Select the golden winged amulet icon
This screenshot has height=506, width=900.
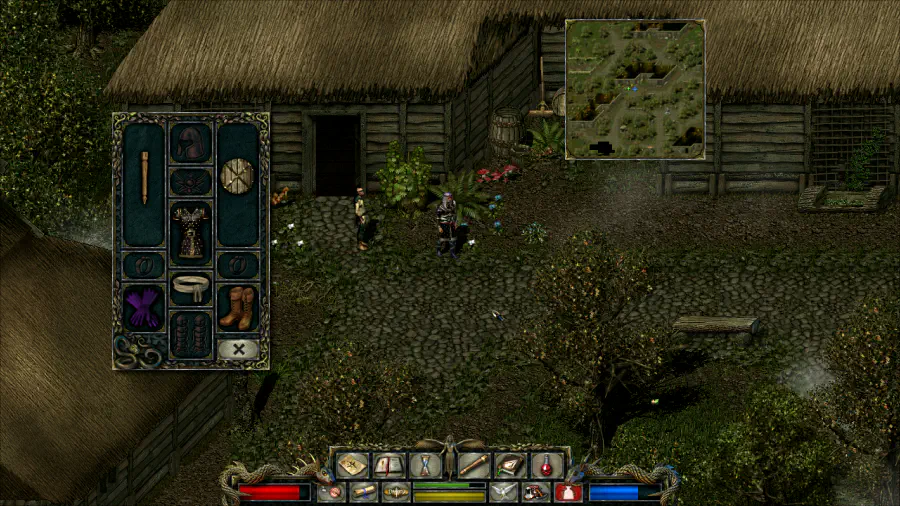(396, 492)
